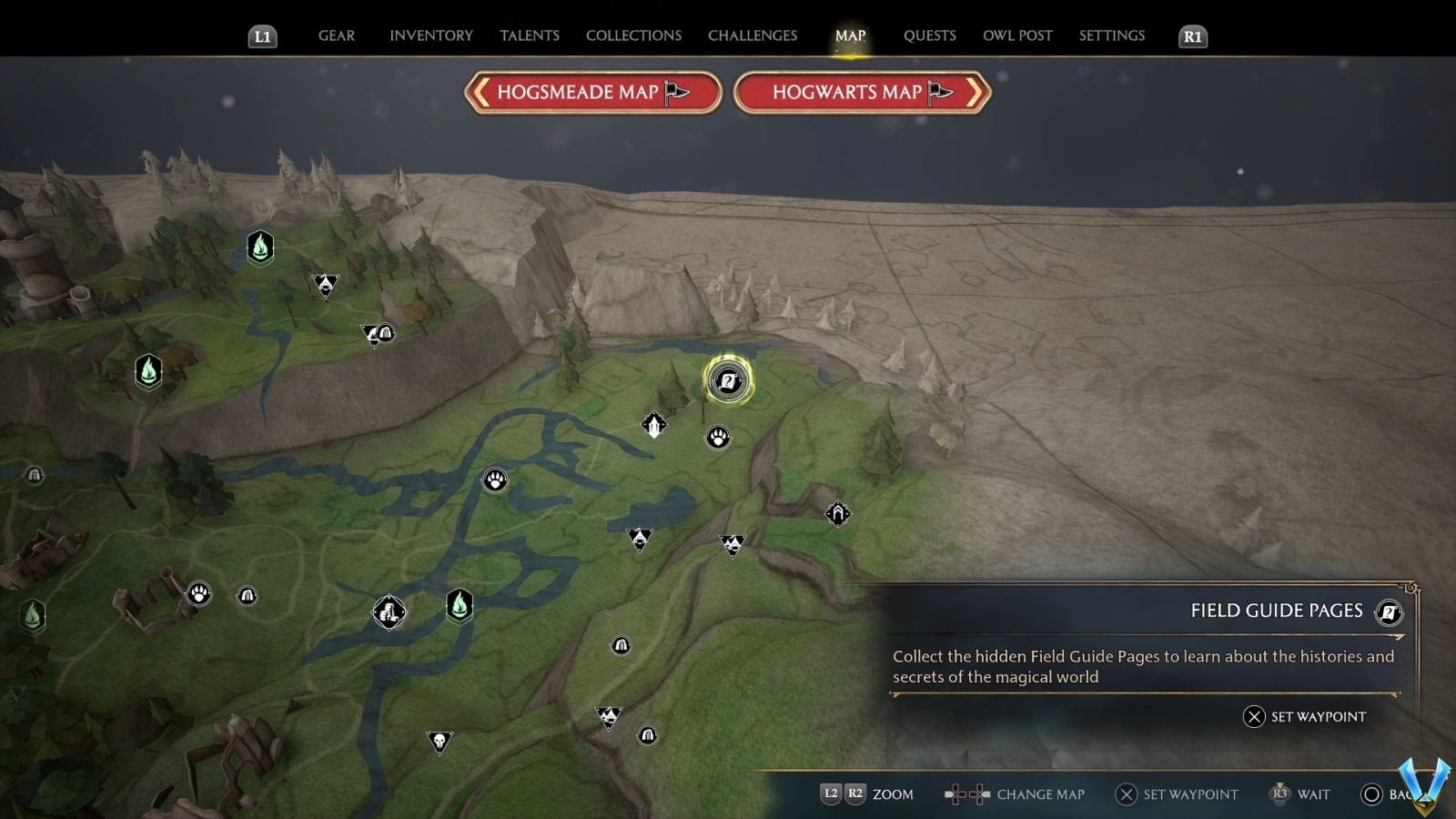1456x819 pixels.
Task: Select the D-pad icon beside CHANGE MAP
Action: click(x=967, y=794)
